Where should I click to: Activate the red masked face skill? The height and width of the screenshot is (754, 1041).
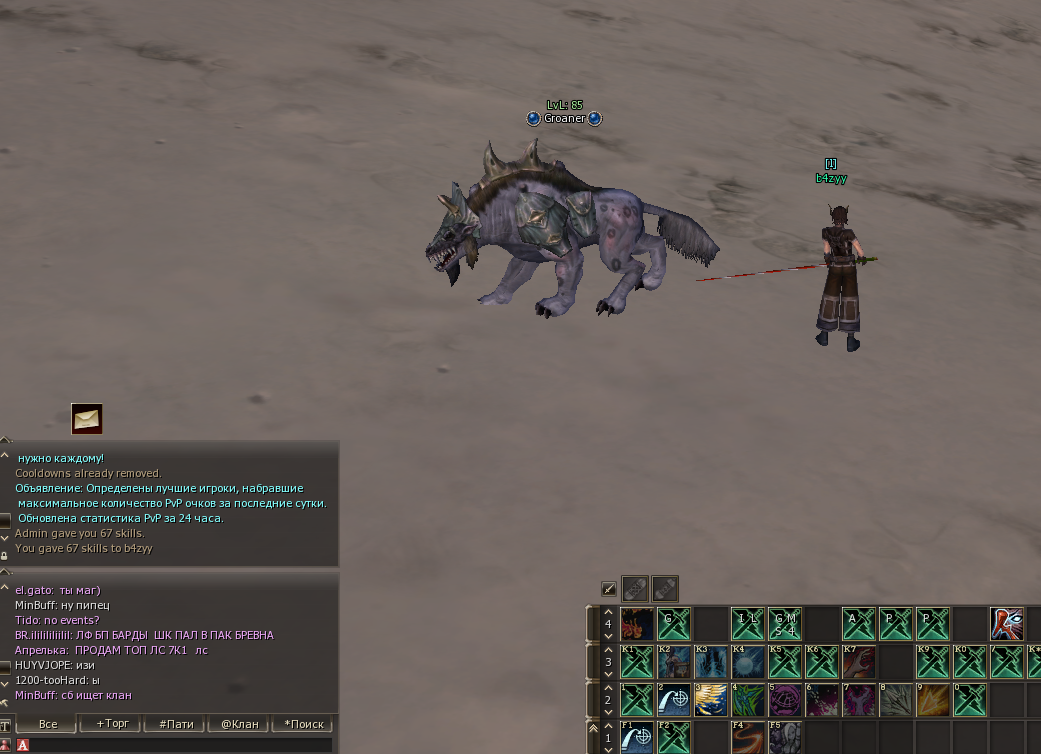pos(1007,624)
